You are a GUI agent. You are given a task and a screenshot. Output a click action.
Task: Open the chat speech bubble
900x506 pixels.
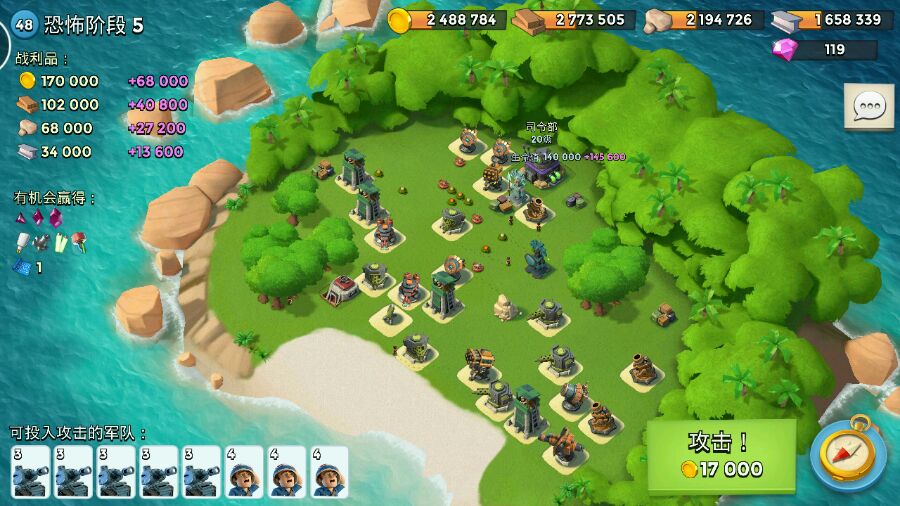(x=868, y=106)
